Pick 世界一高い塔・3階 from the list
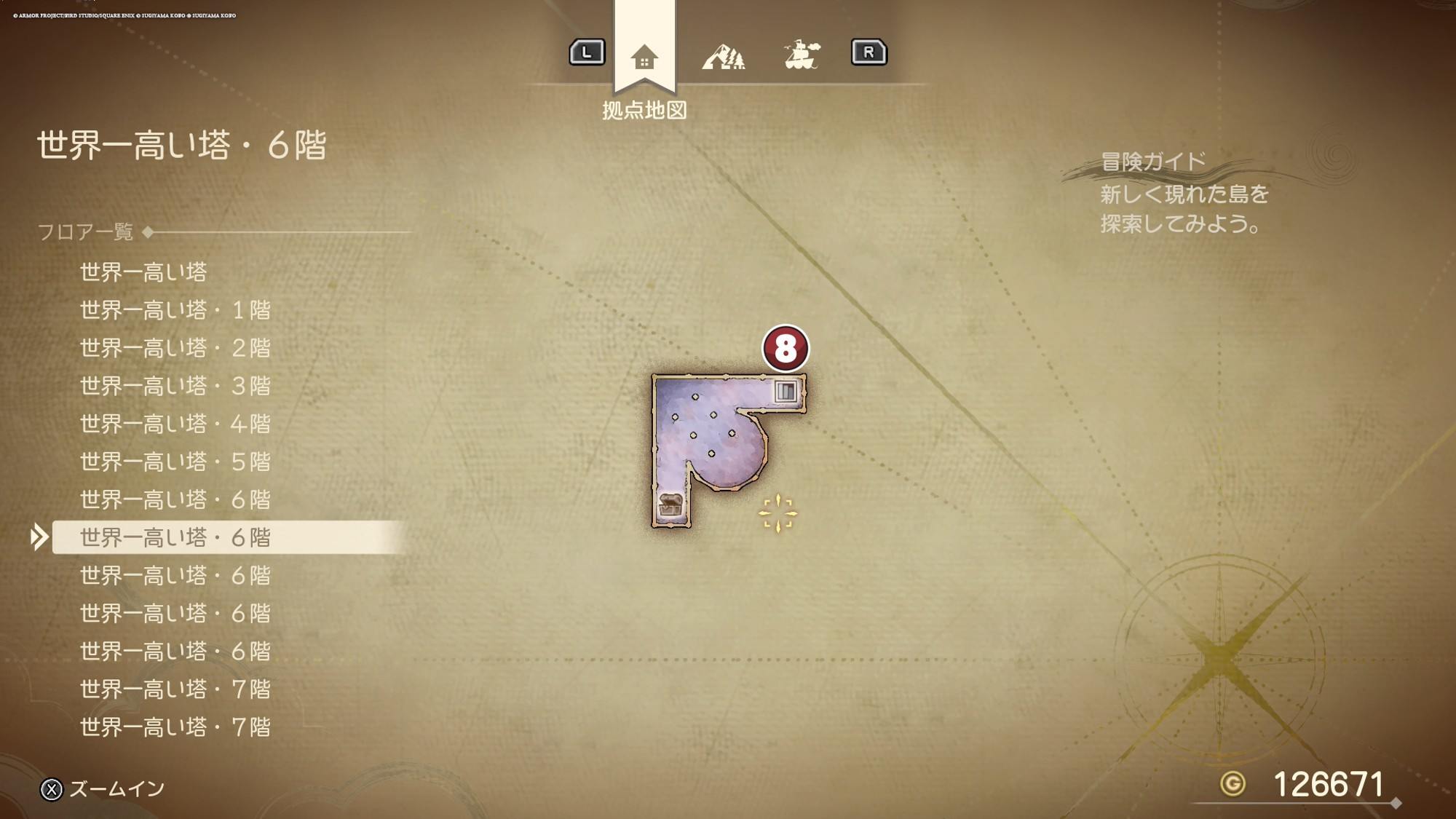The image size is (1456, 819). [x=175, y=386]
